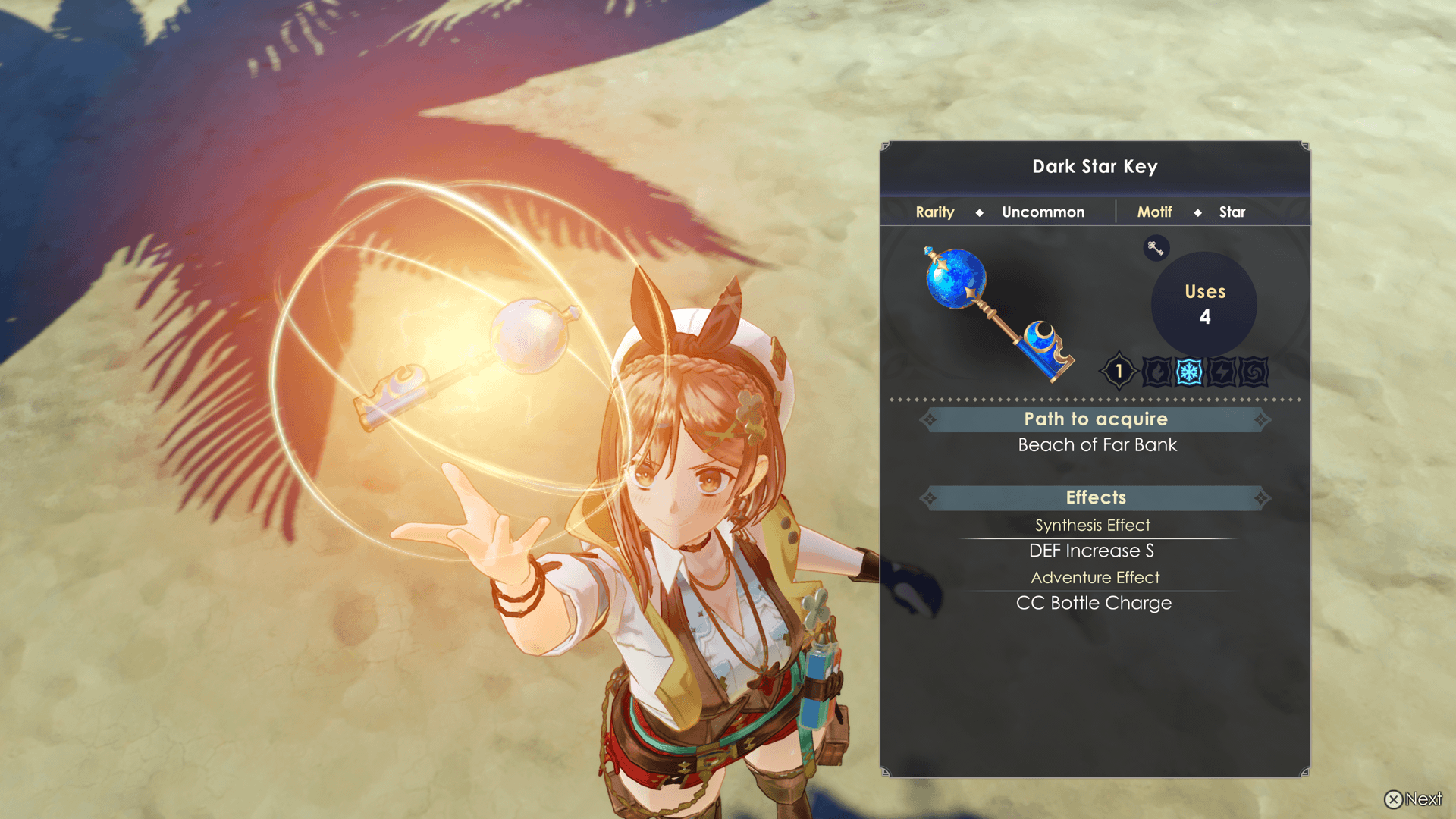Click the element value diamond showing 1
1456x819 pixels.
pyautogui.click(x=1119, y=372)
